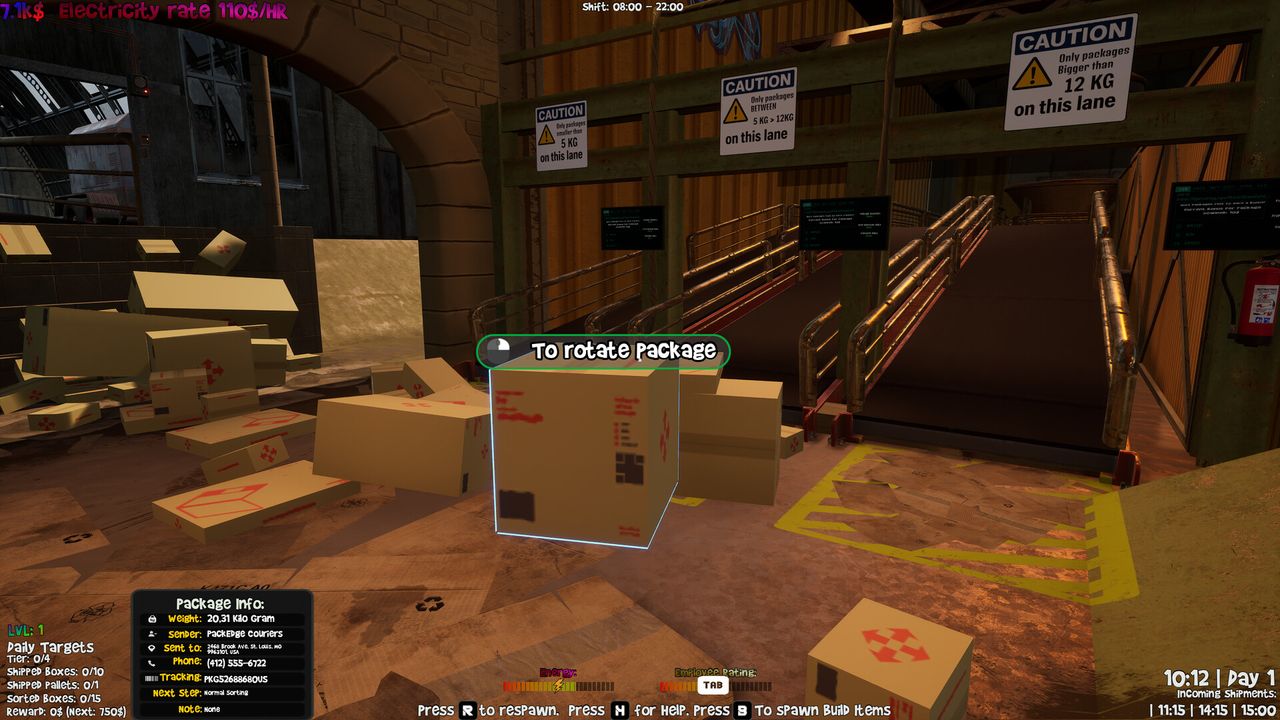Open the Daily Targets objective tracker
The width and height of the screenshot is (1280, 720).
pos(50,648)
